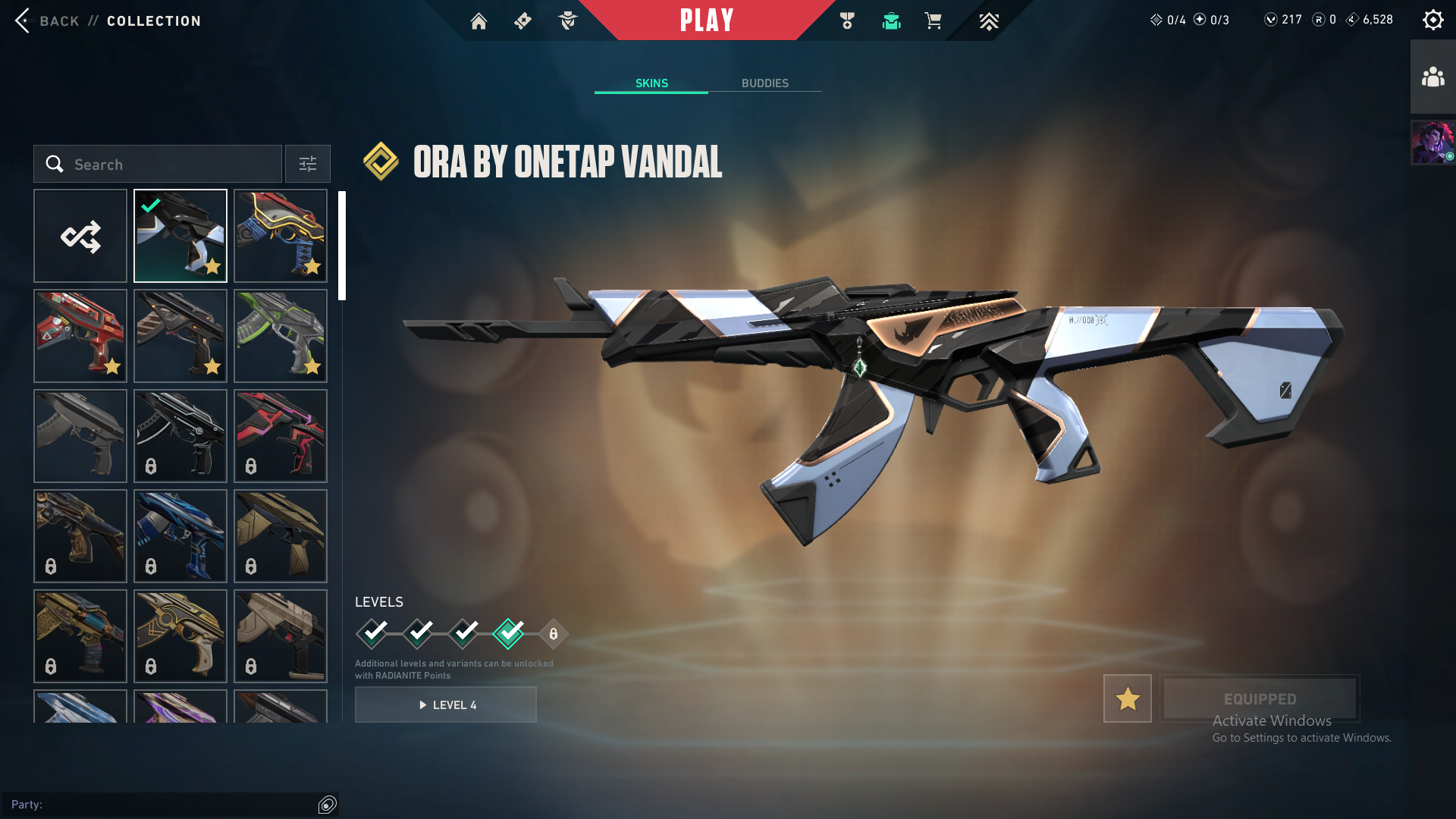Start matchmaking with the PLAY button
The width and height of the screenshot is (1456, 819).
coord(706,20)
